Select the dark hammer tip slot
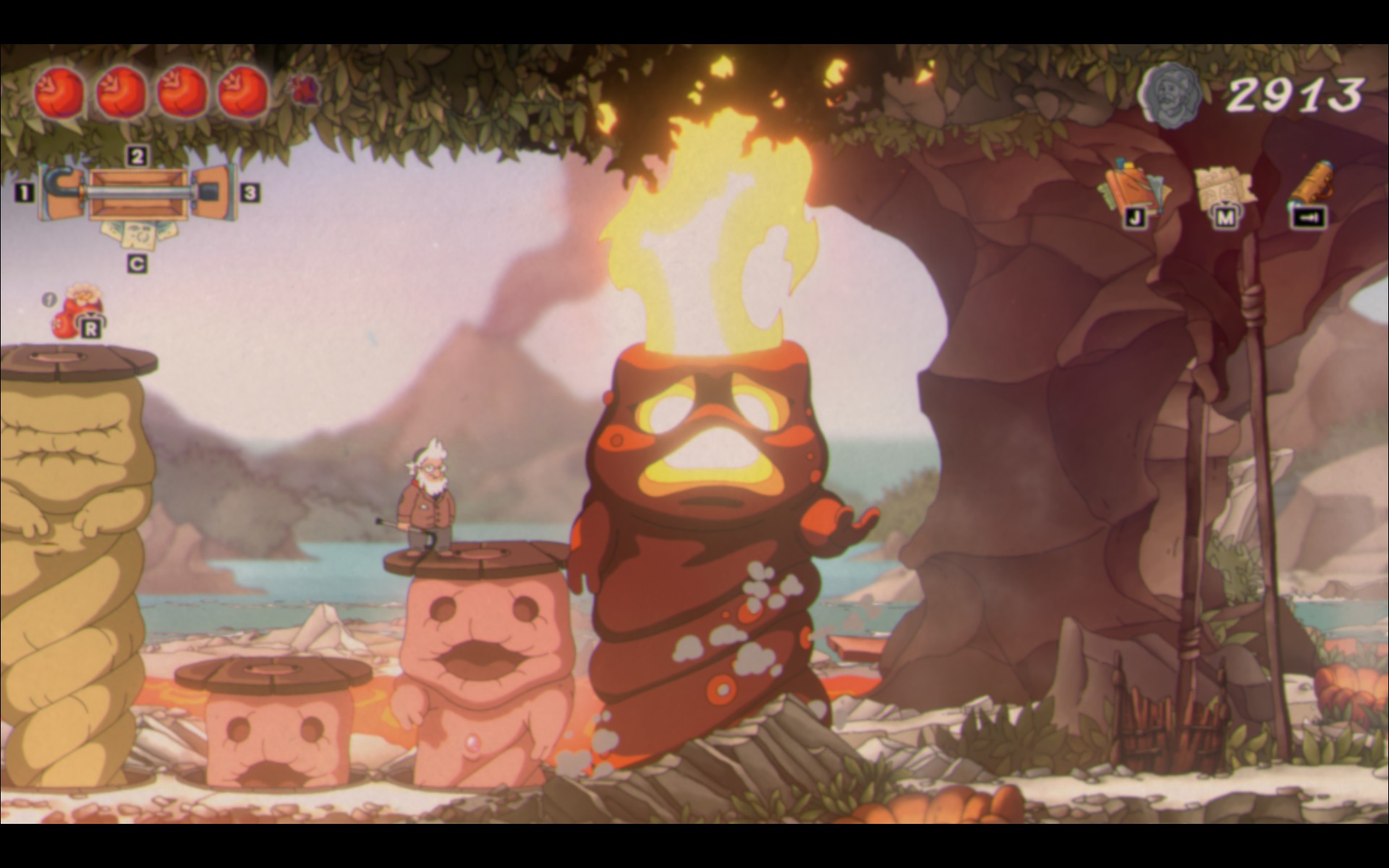The image size is (1389, 868). pos(216,192)
